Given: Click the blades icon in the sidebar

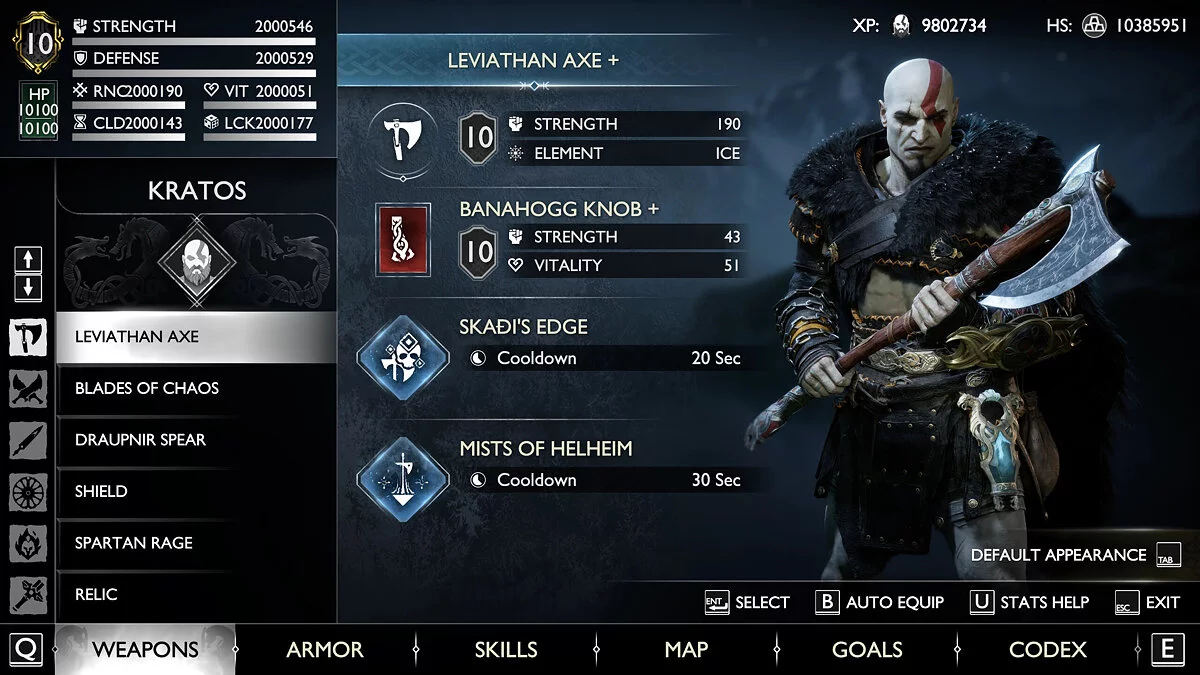Looking at the screenshot, I should [x=28, y=389].
